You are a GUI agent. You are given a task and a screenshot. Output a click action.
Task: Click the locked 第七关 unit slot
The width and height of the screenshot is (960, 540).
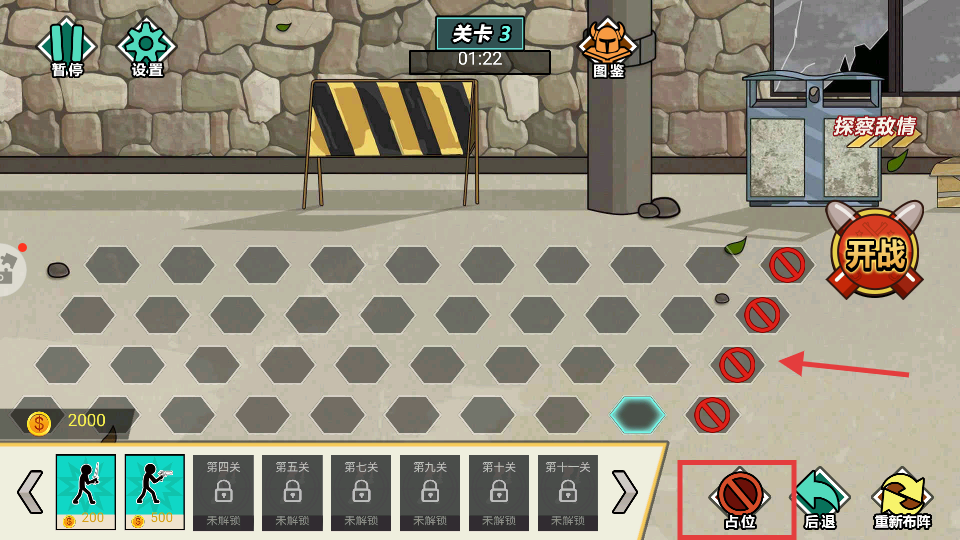[x=361, y=491]
